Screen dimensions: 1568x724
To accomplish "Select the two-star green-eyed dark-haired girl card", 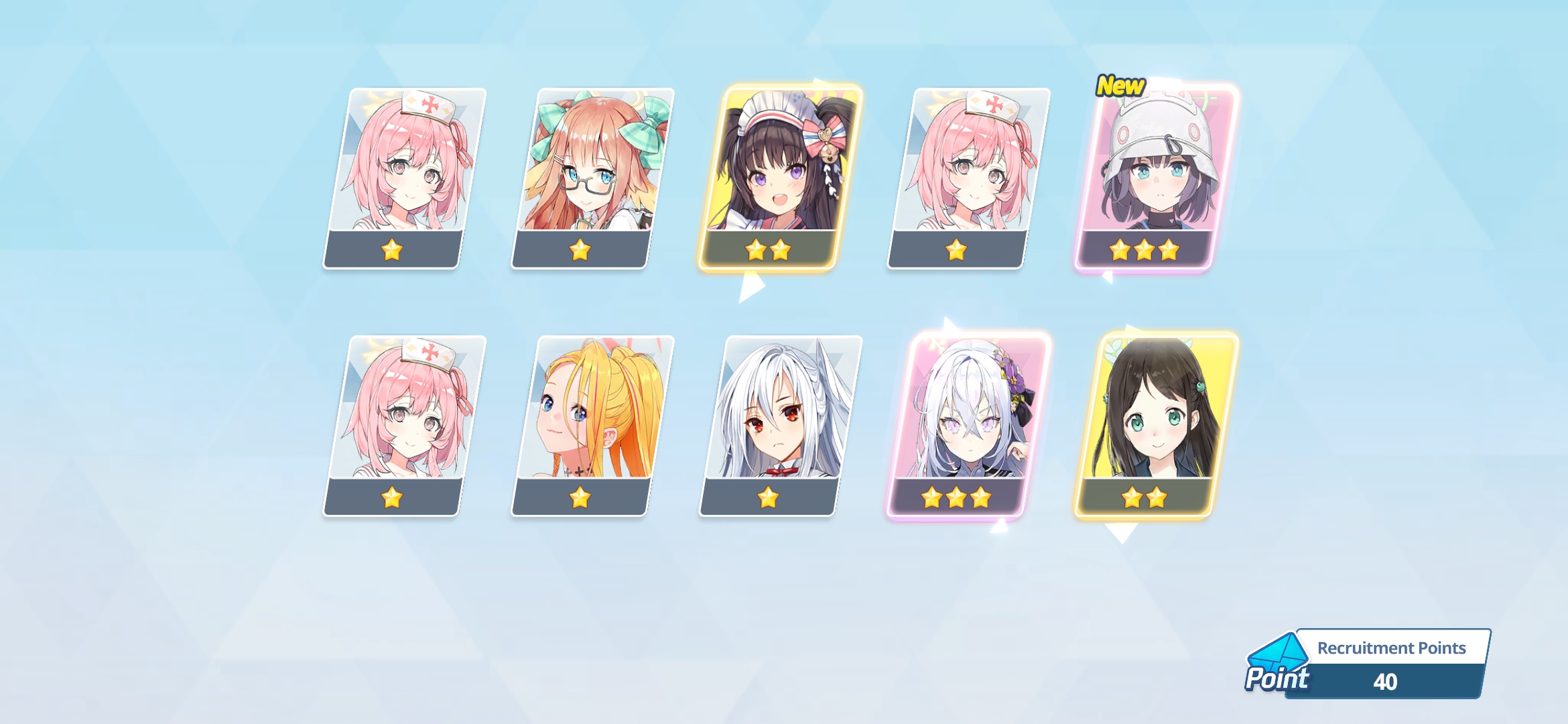I will [1157, 426].
